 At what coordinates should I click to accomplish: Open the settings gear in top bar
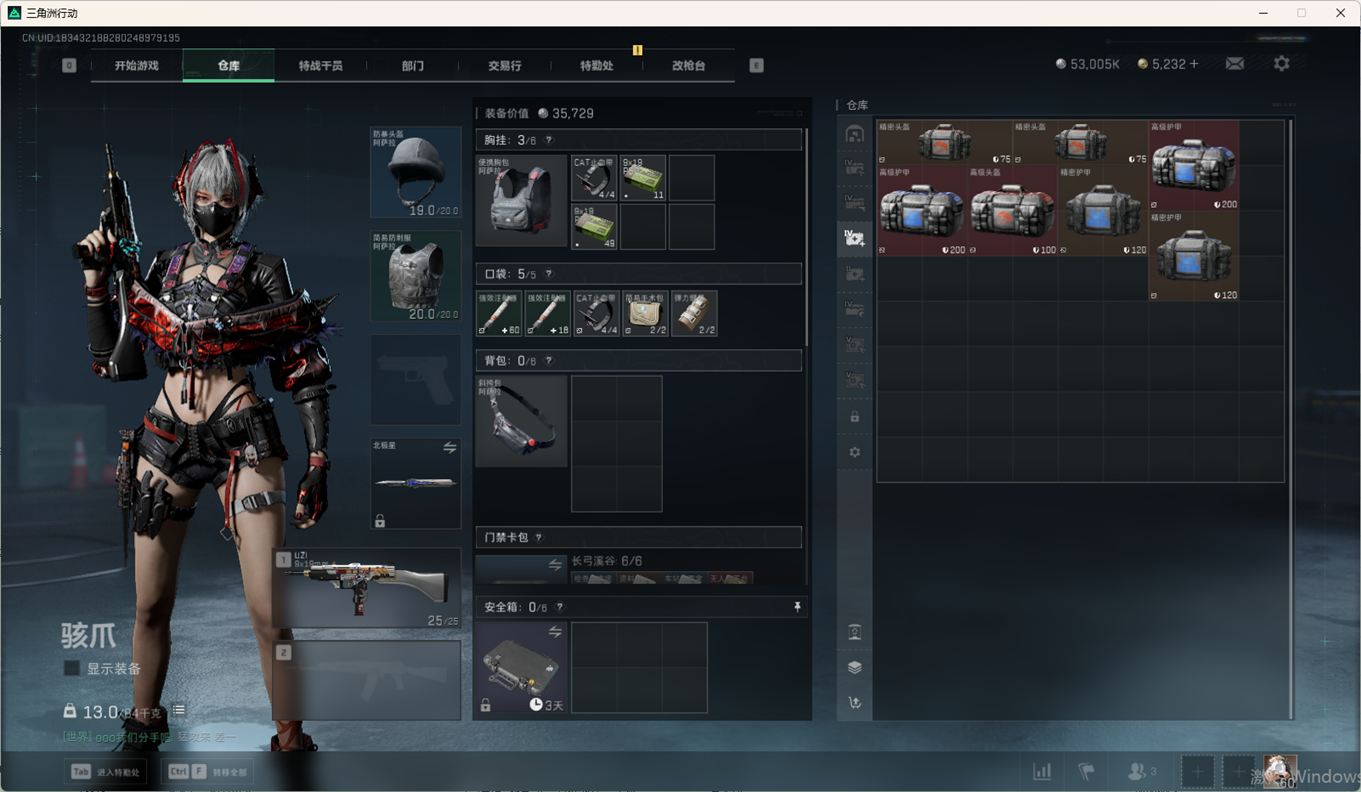pyautogui.click(x=1281, y=64)
